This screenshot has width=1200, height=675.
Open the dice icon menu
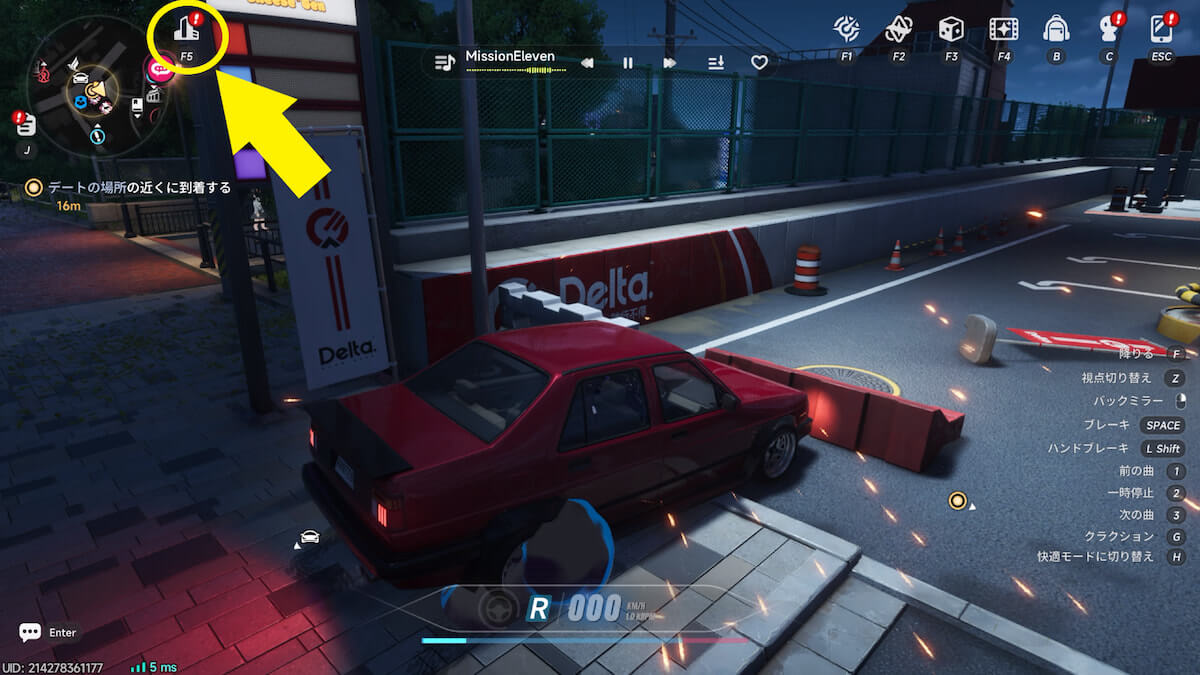[x=951, y=29]
